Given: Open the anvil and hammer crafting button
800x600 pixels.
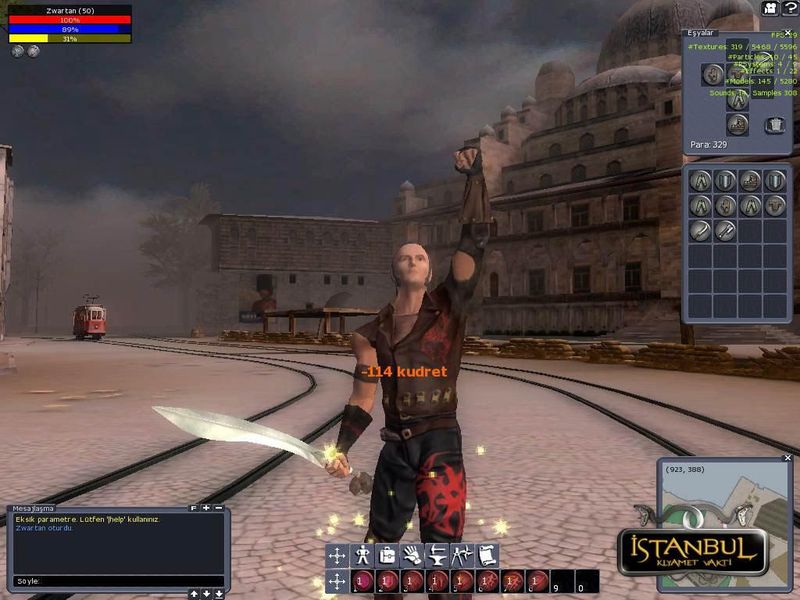Looking at the screenshot, I should pos(437,556).
